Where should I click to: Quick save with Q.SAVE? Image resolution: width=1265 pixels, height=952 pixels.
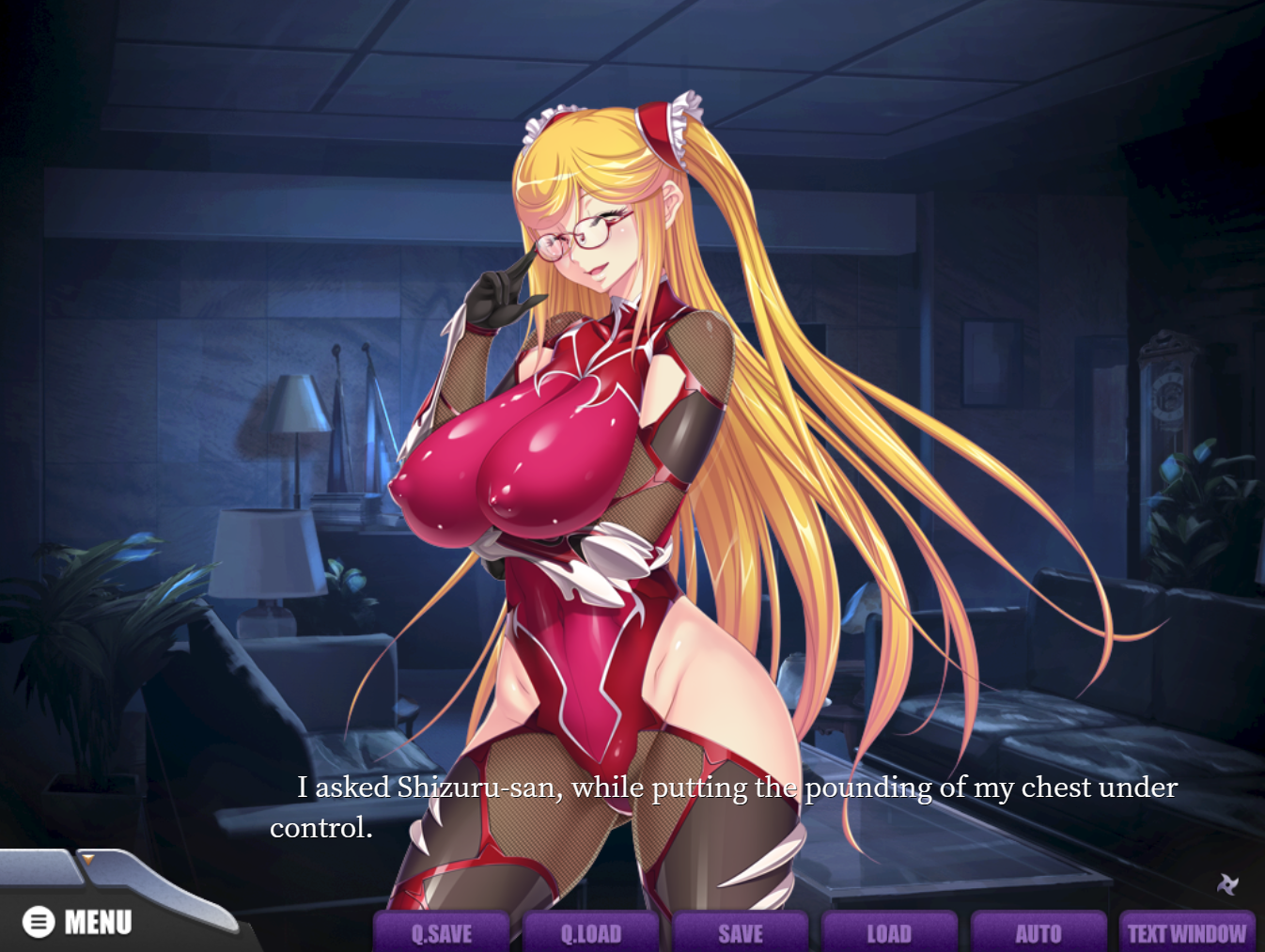pos(442,932)
